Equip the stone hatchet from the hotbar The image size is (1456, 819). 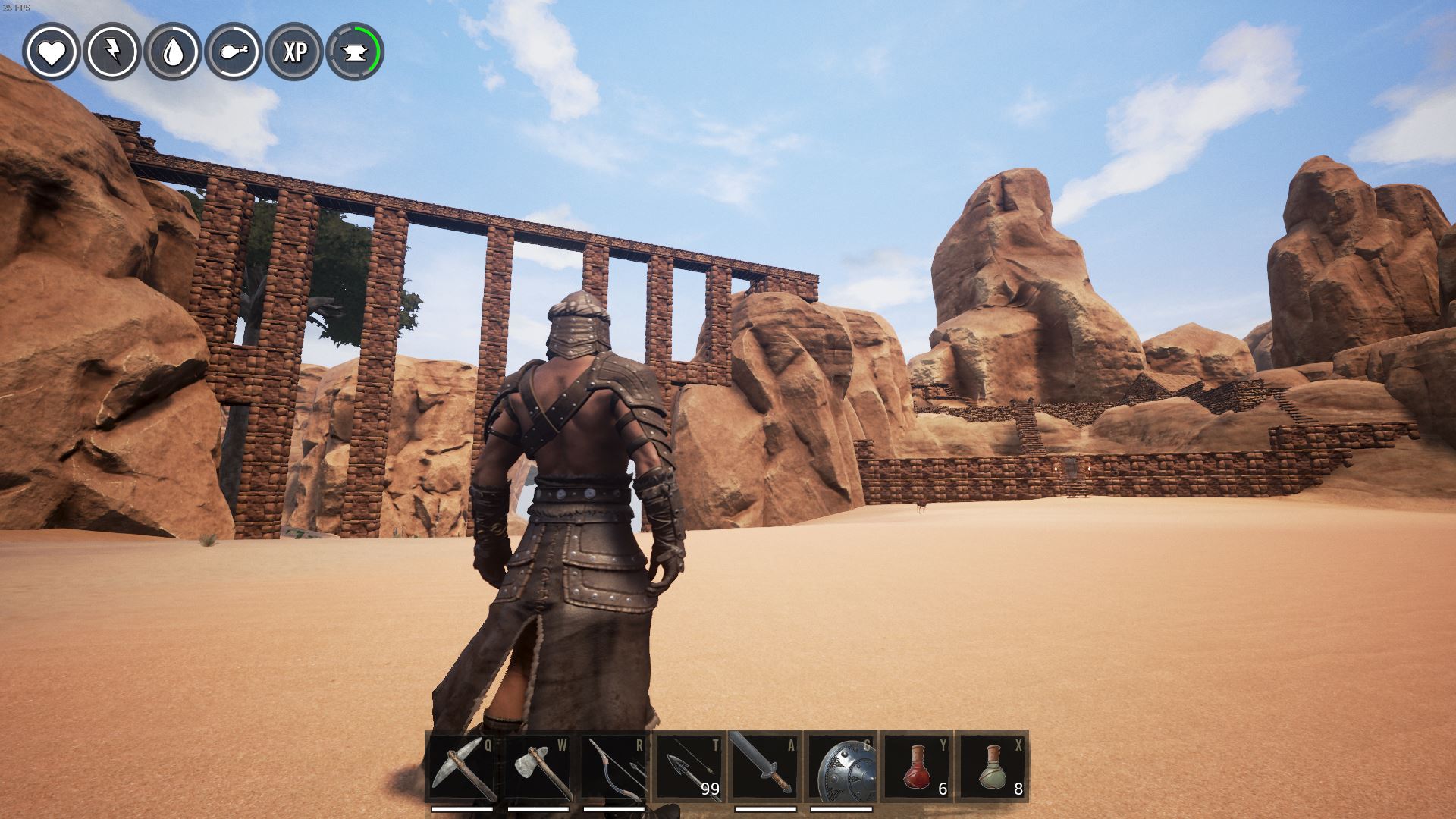click(538, 766)
